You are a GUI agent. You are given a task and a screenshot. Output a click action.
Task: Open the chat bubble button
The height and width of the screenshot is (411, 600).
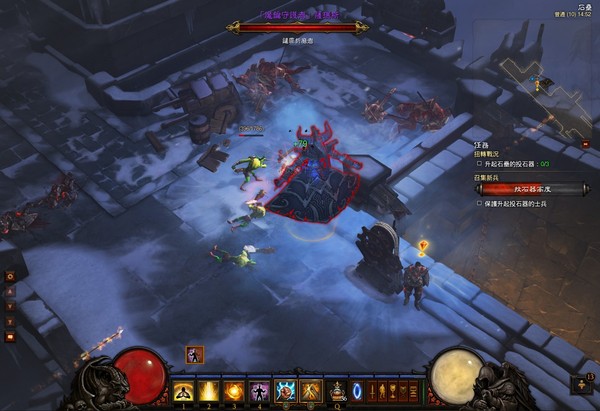click(10, 337)
